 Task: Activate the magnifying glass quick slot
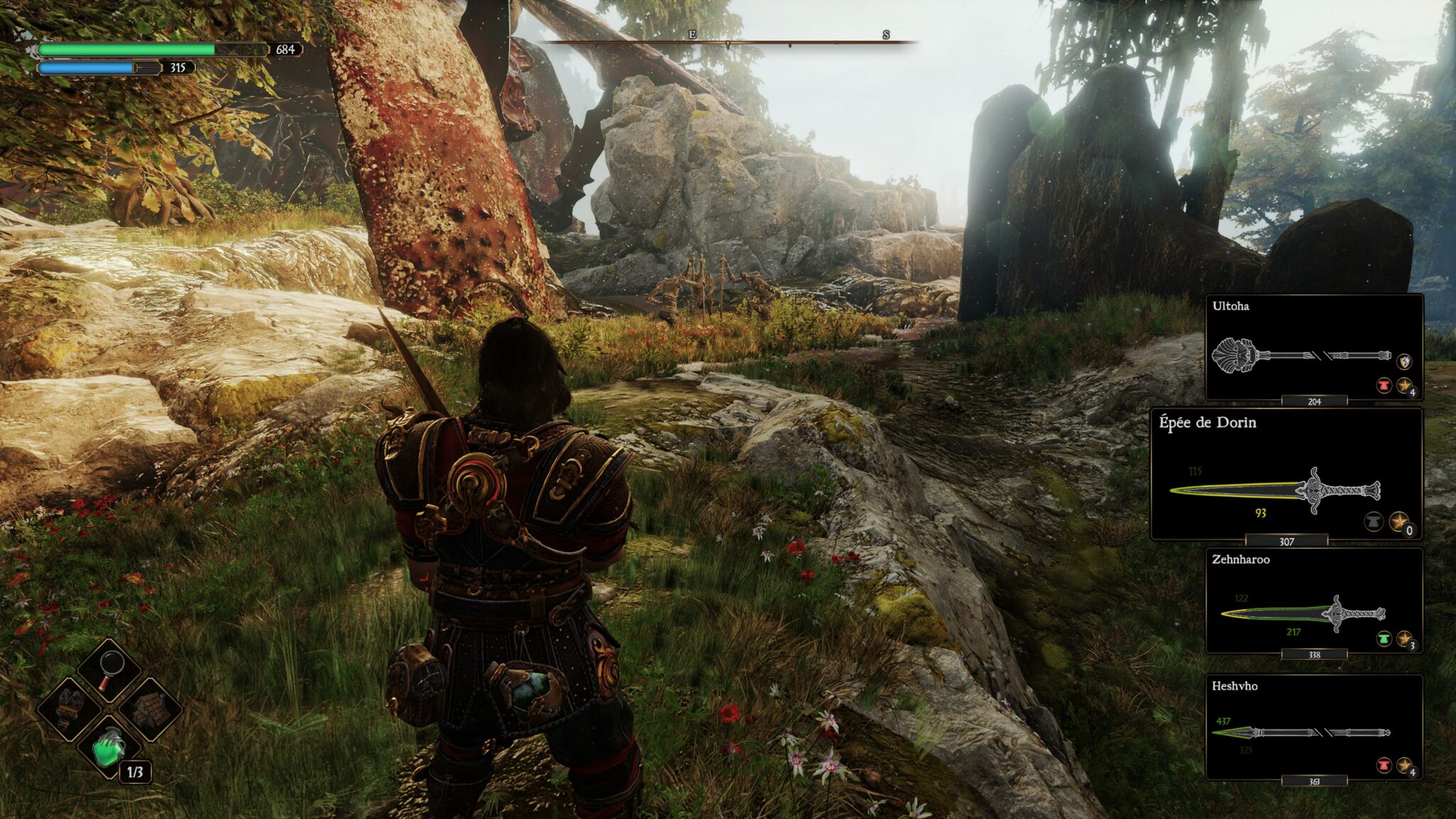click(x=109, y=669)
